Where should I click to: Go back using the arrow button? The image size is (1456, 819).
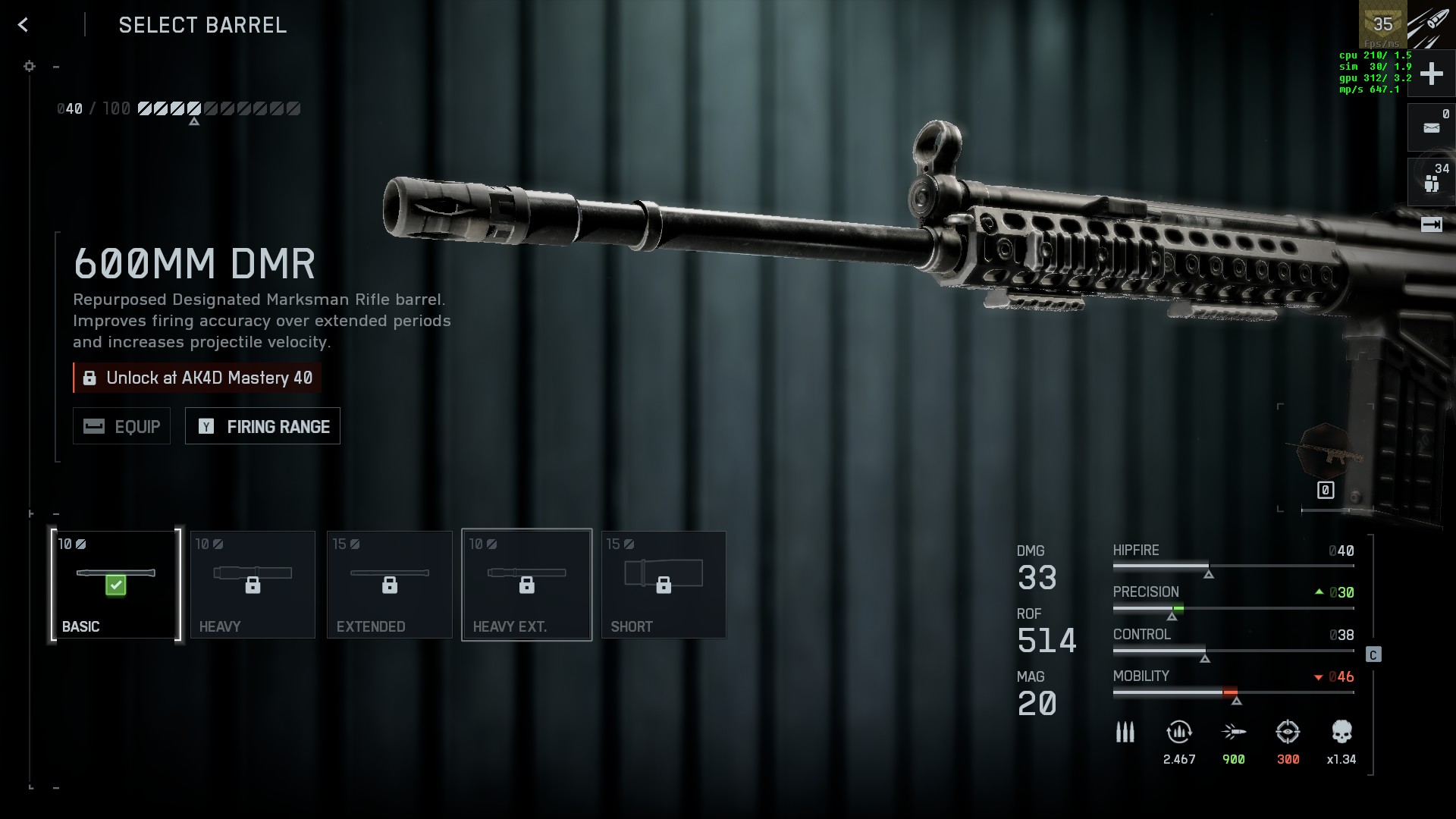coord(24,25)
